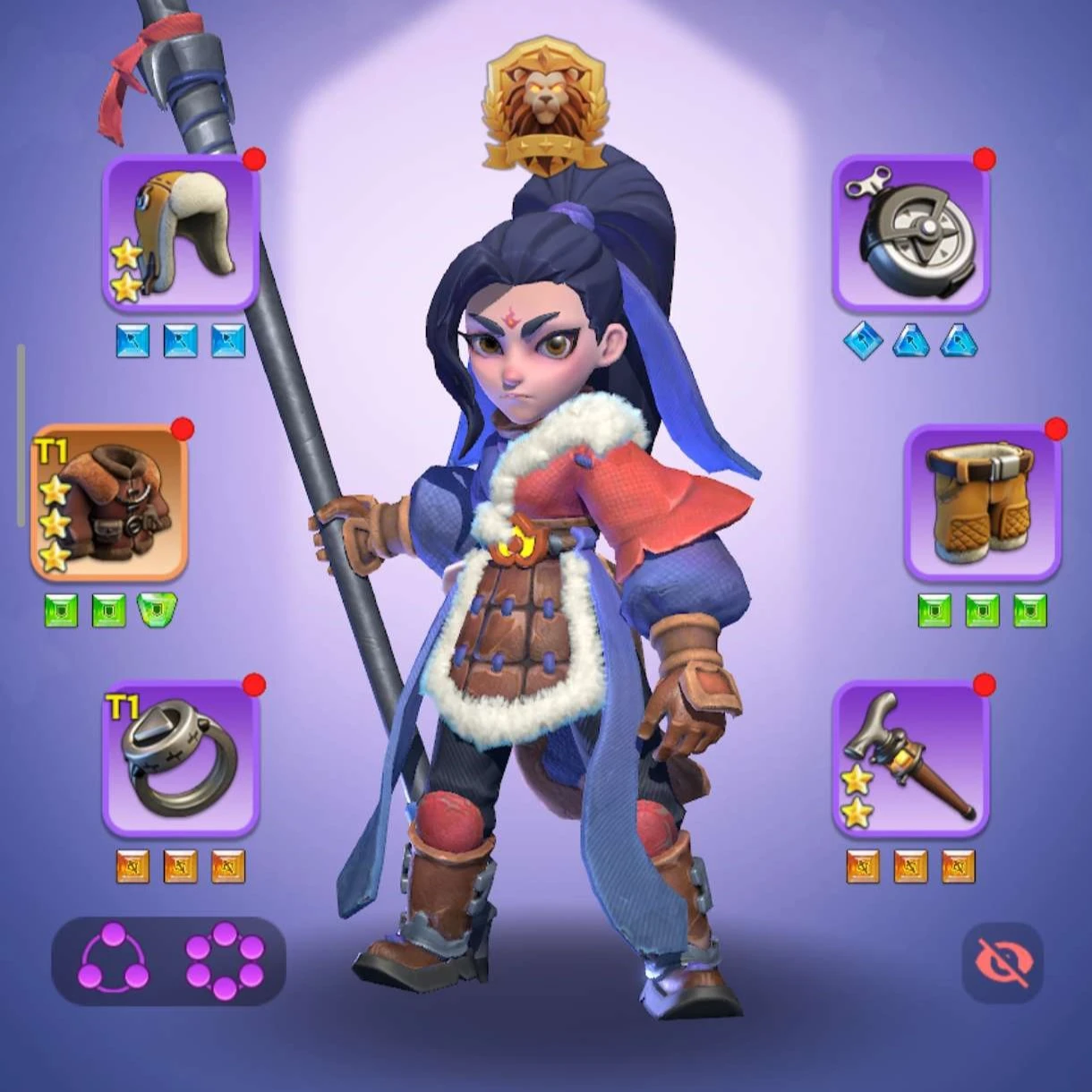
Task: Toggle the crossed-out eye visibility button
Action: coord(1002,962)
